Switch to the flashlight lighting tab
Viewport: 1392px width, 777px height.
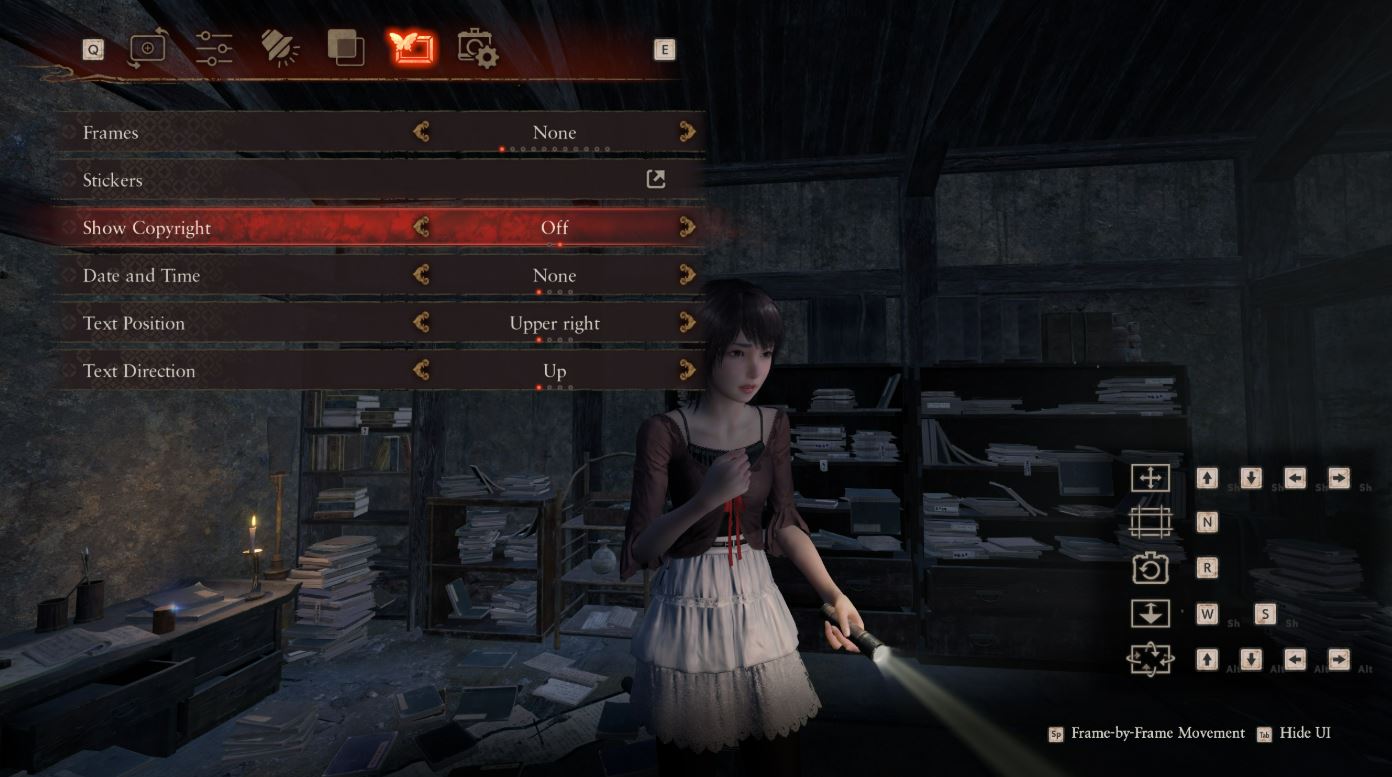tap(280, 48)
